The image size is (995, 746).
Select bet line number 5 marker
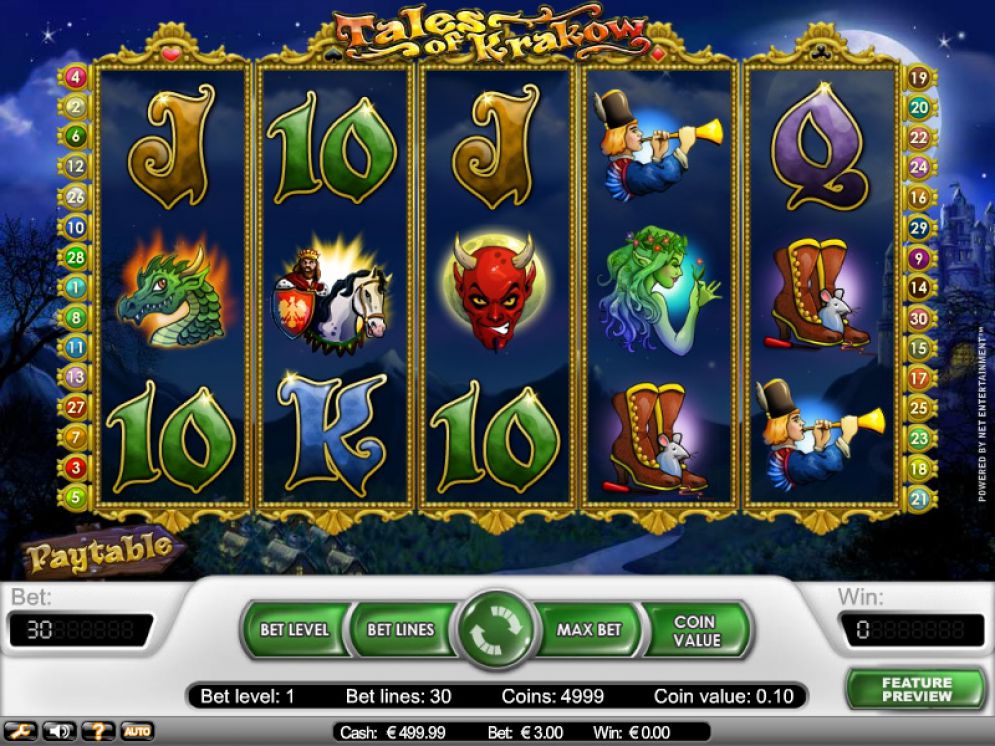coord(76,497)
